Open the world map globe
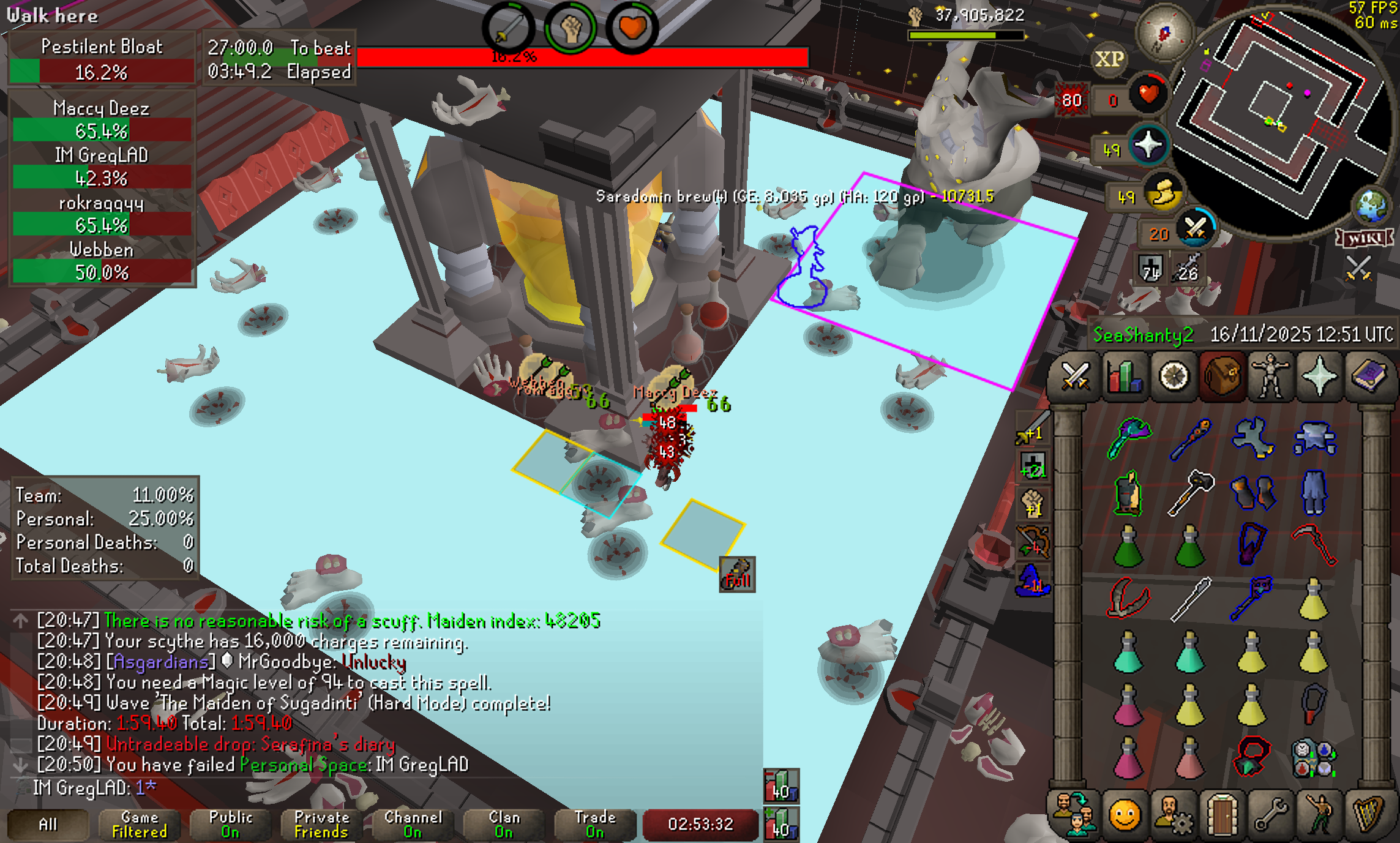 coord(1371,205)
